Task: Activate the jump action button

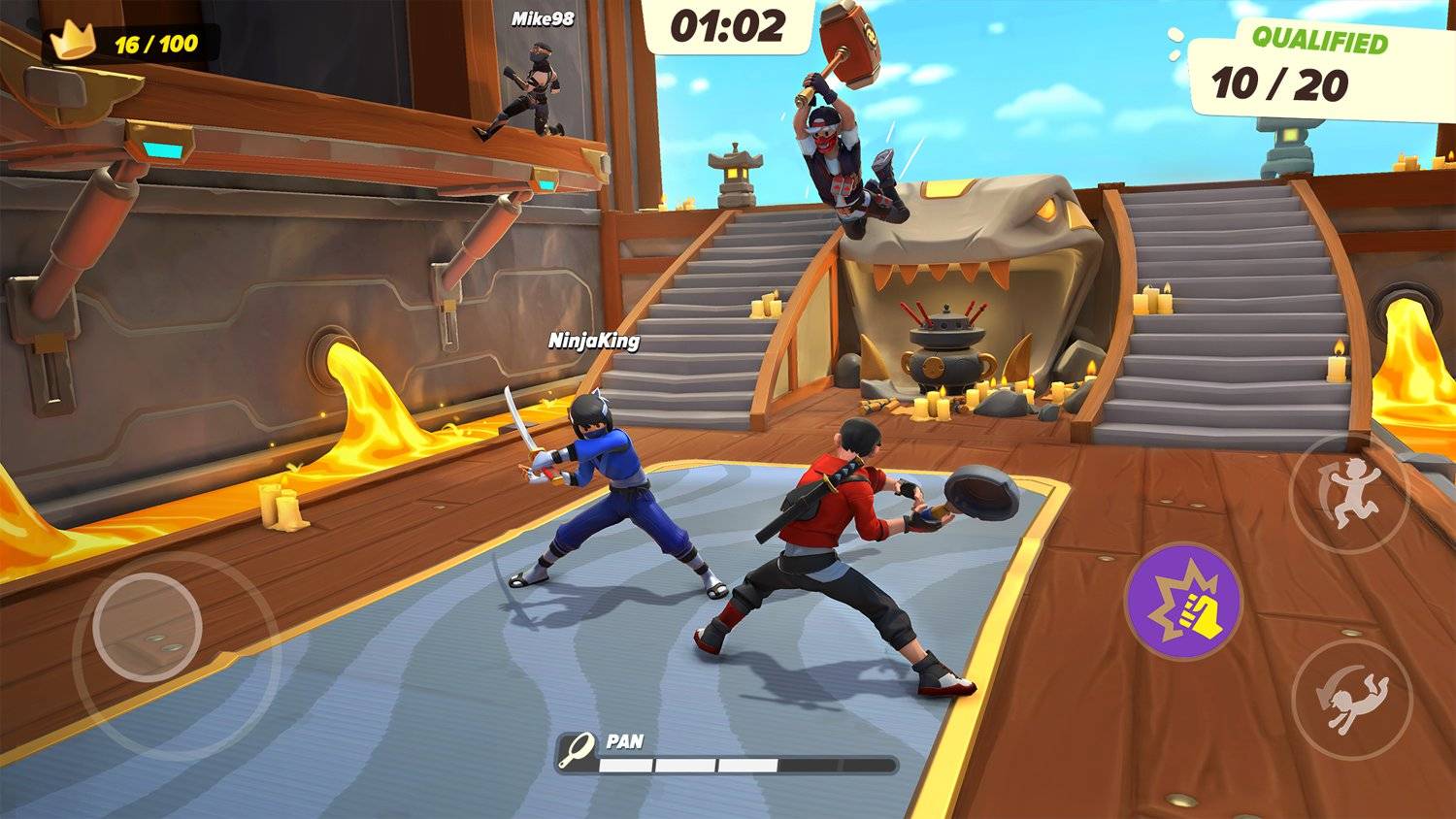Action: click(1346, 494)
